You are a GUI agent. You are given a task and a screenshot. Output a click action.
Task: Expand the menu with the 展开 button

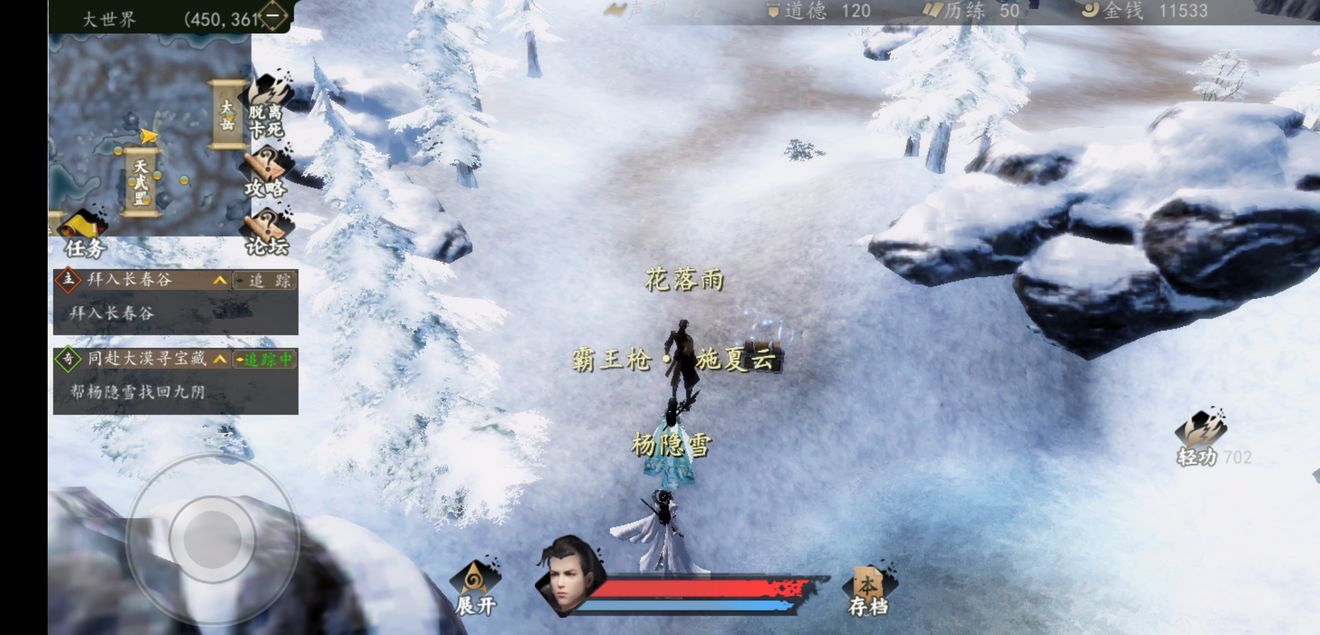[475, 588]
